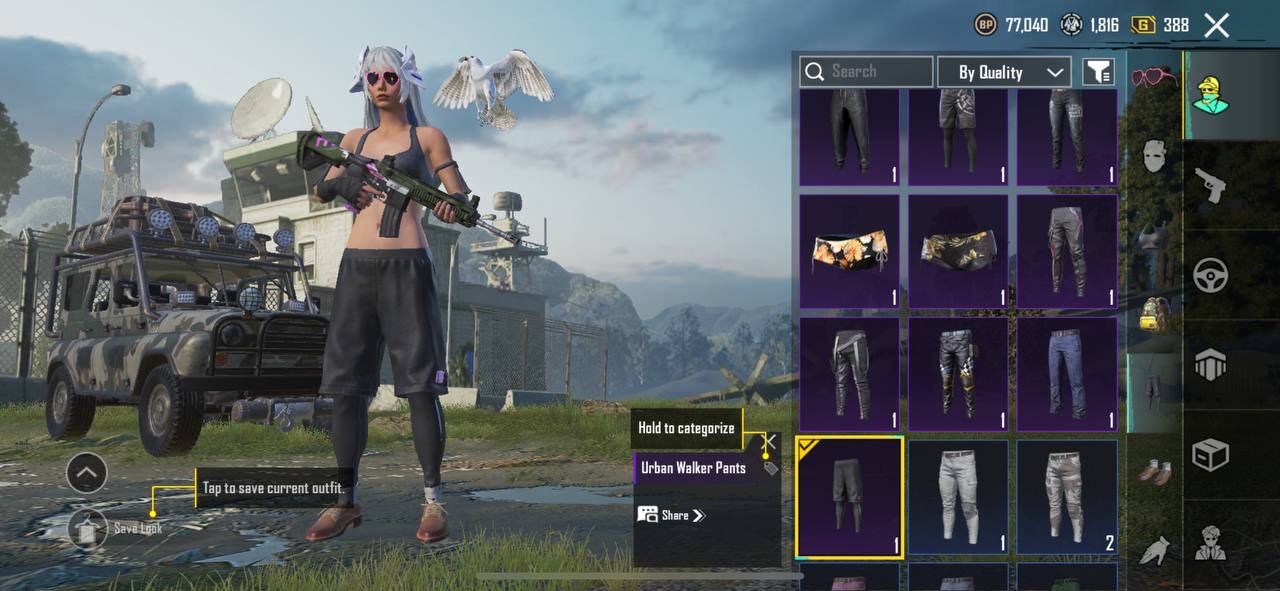The width and height of the screenshot is (1280, 591).
Task: Click the item search field
Action: point(866,71)
